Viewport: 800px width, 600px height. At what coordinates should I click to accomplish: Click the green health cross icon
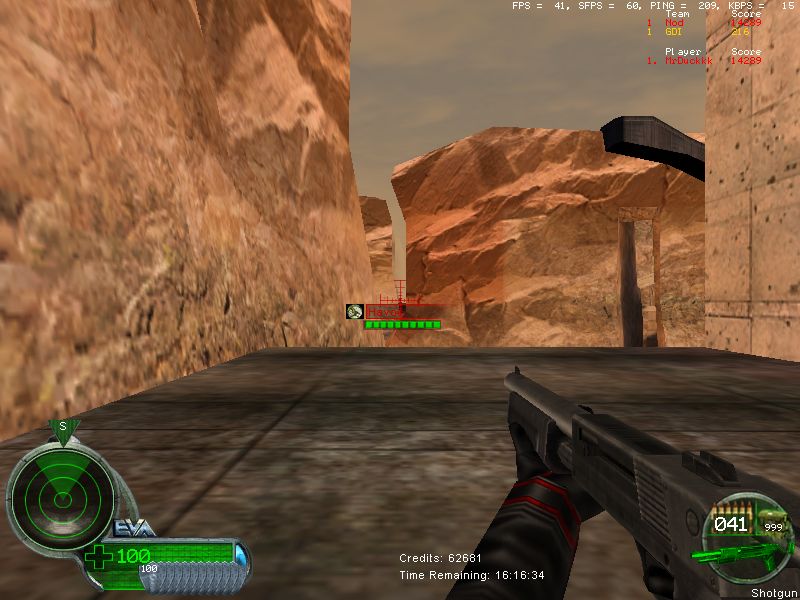(x=100, y=556)
